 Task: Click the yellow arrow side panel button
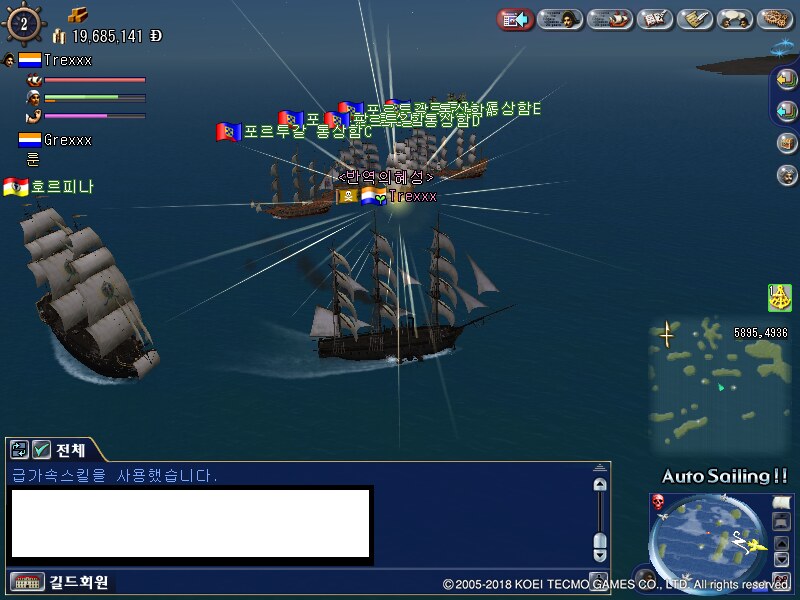pyautogui.click(x=786, y=81)
